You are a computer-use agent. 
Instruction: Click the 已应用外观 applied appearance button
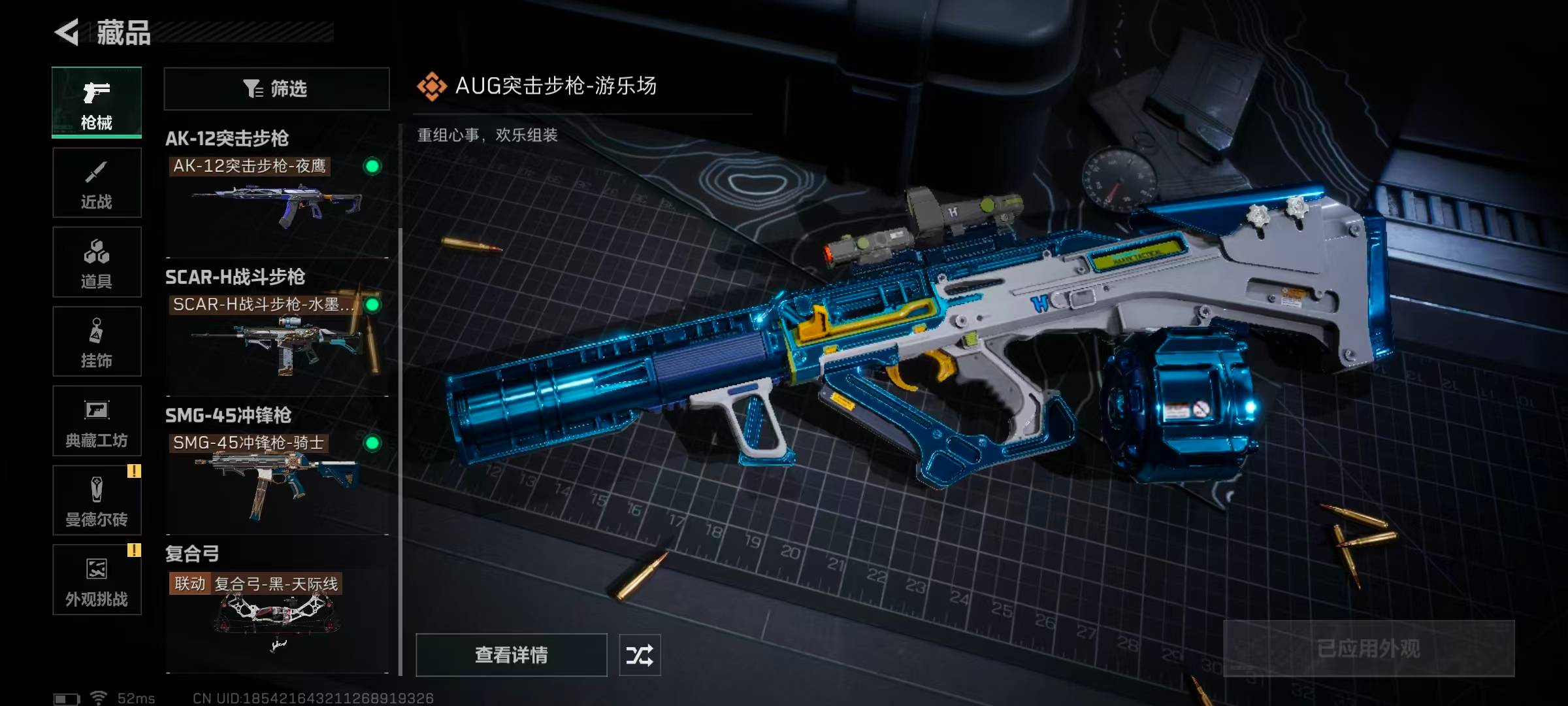click(1368, 648)
